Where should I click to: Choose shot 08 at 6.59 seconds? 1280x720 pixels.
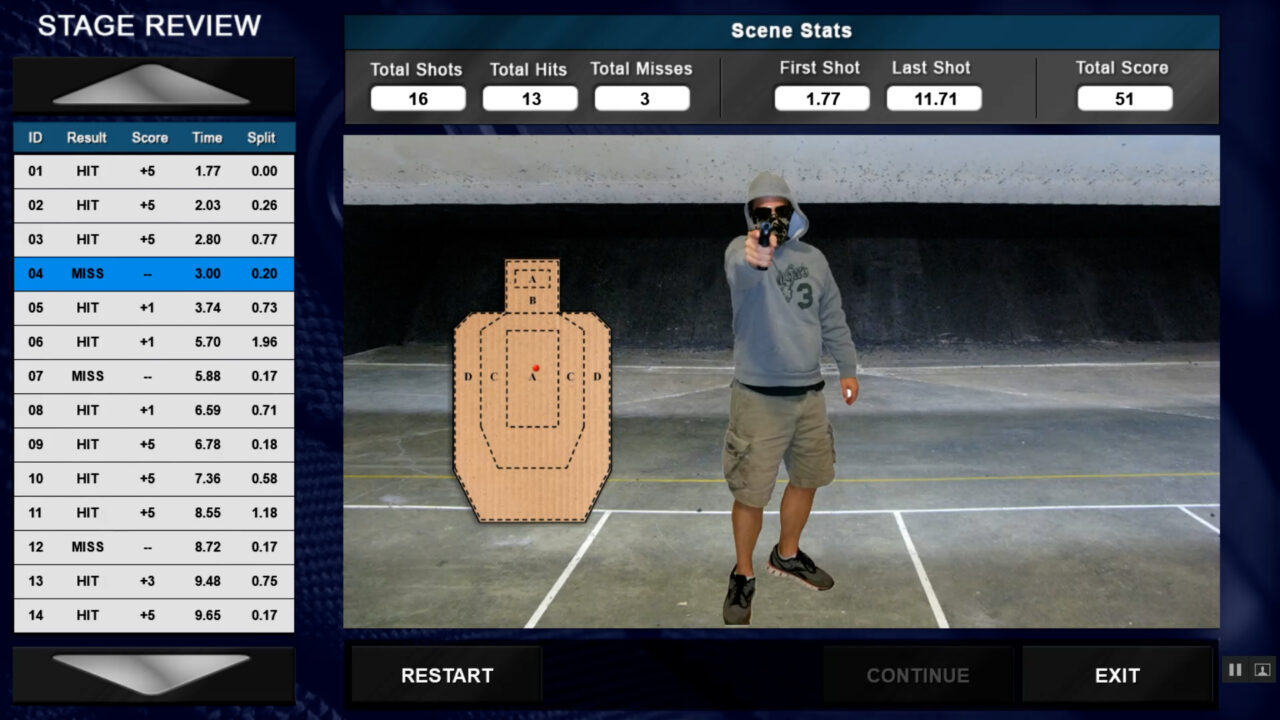click(154, 410)
